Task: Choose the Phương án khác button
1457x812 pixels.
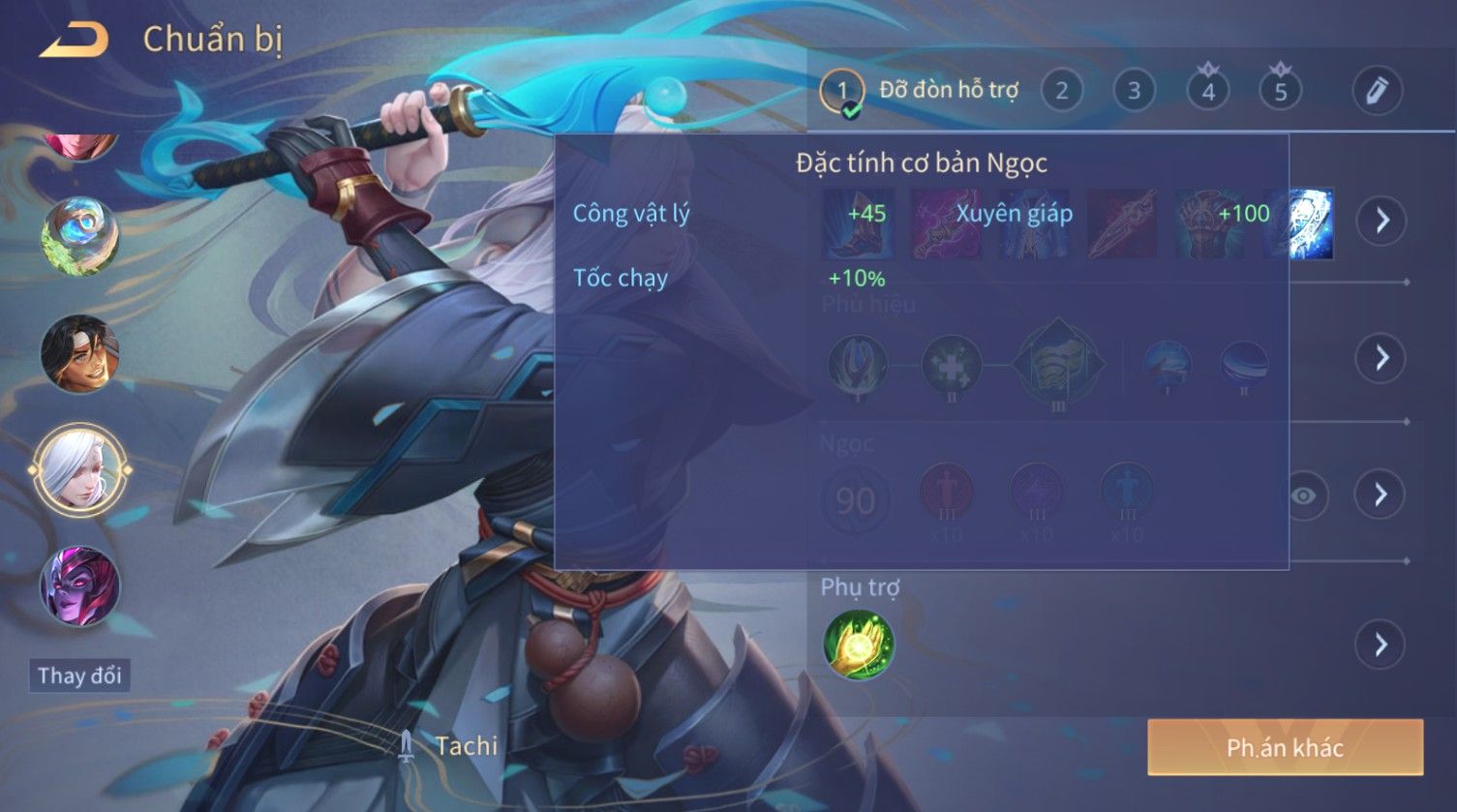Action: click(x=1285, y=747)
